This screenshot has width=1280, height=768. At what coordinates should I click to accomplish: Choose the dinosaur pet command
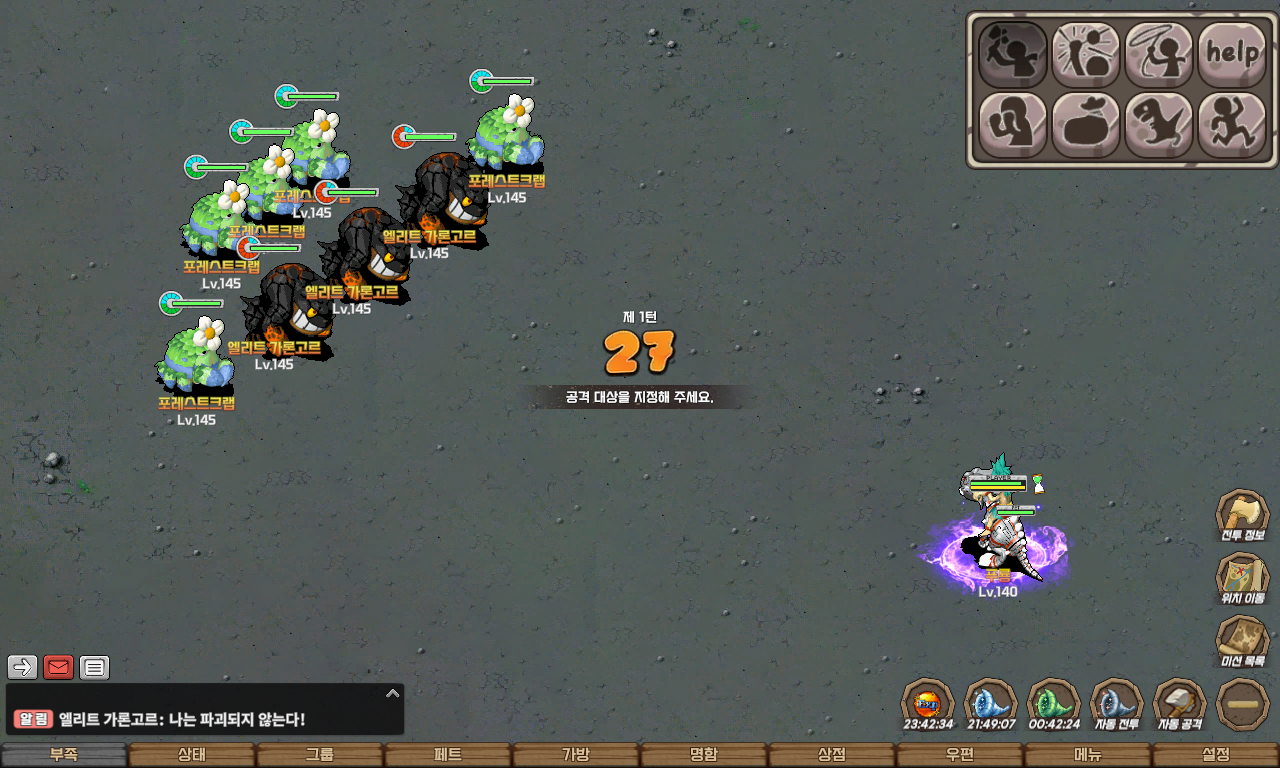coord(1158,125)
